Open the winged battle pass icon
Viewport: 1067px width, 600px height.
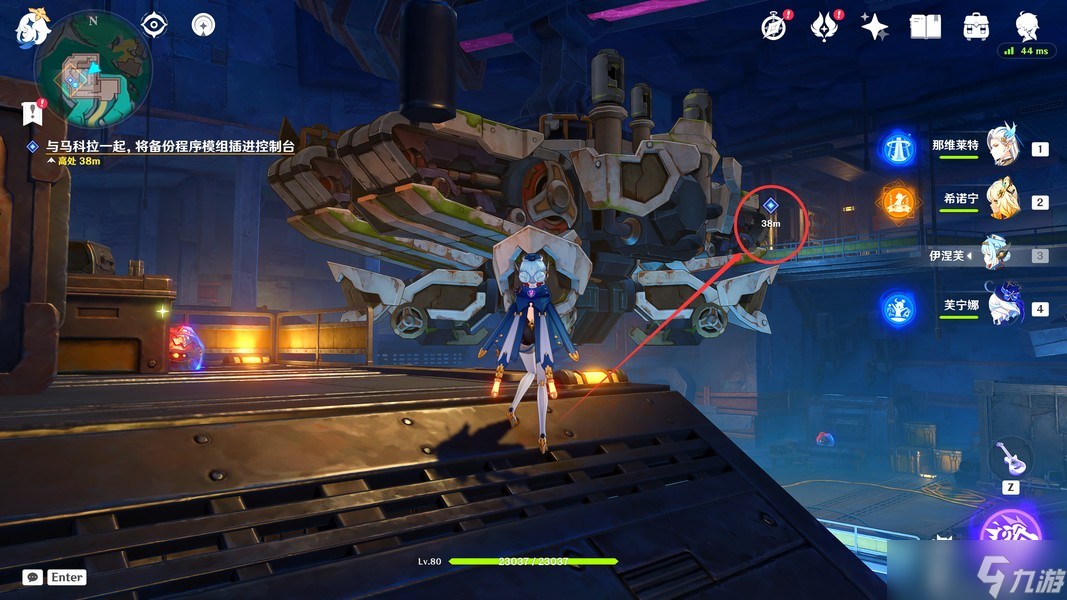point(824,27)
